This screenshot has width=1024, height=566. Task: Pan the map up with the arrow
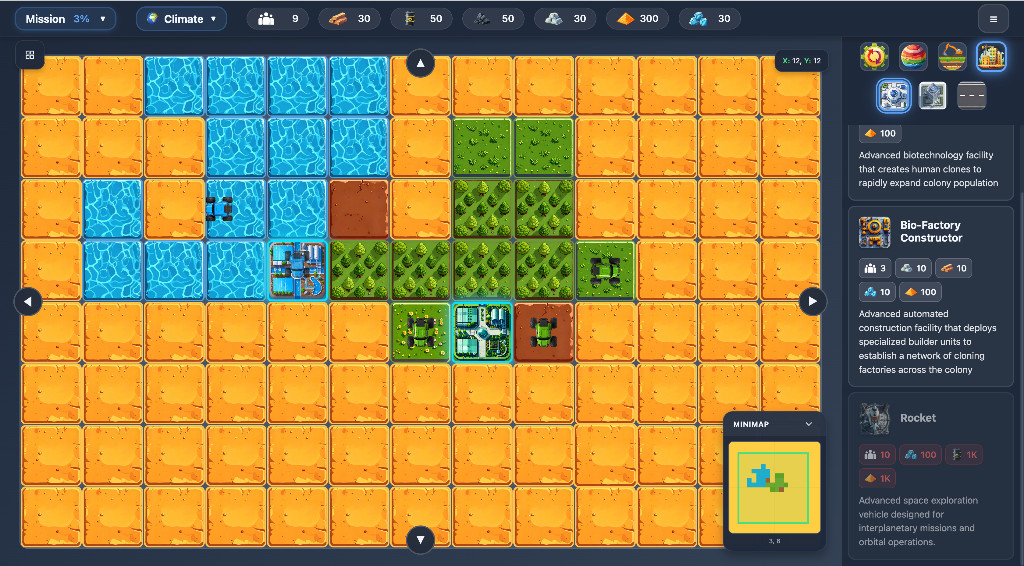click(420, 64)
